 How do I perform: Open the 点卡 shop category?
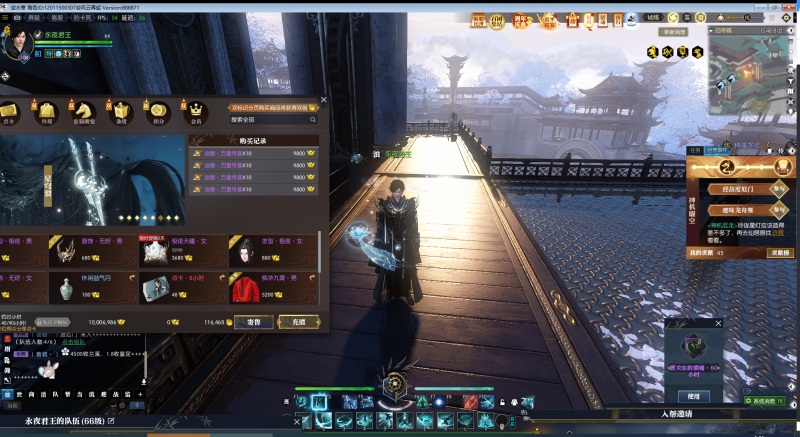(x=9, y=111)
